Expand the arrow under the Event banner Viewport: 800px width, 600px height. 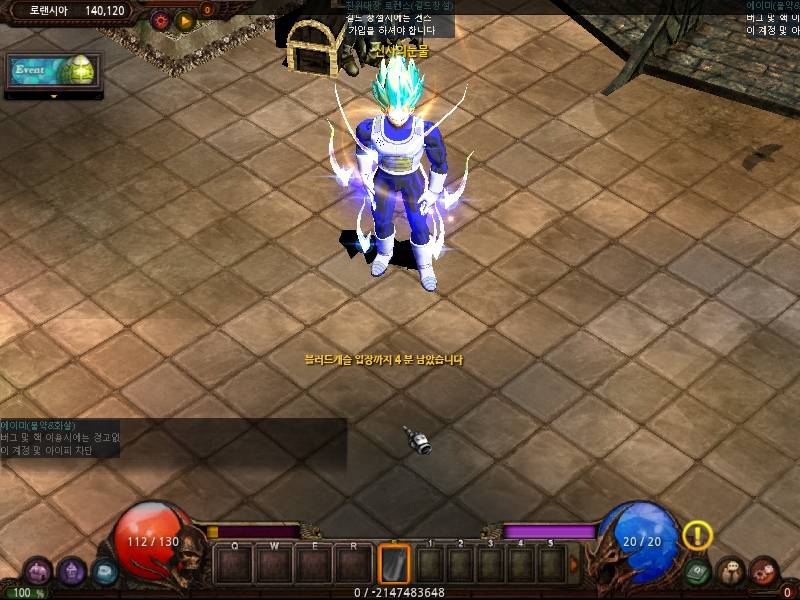(x=53, y=97)
